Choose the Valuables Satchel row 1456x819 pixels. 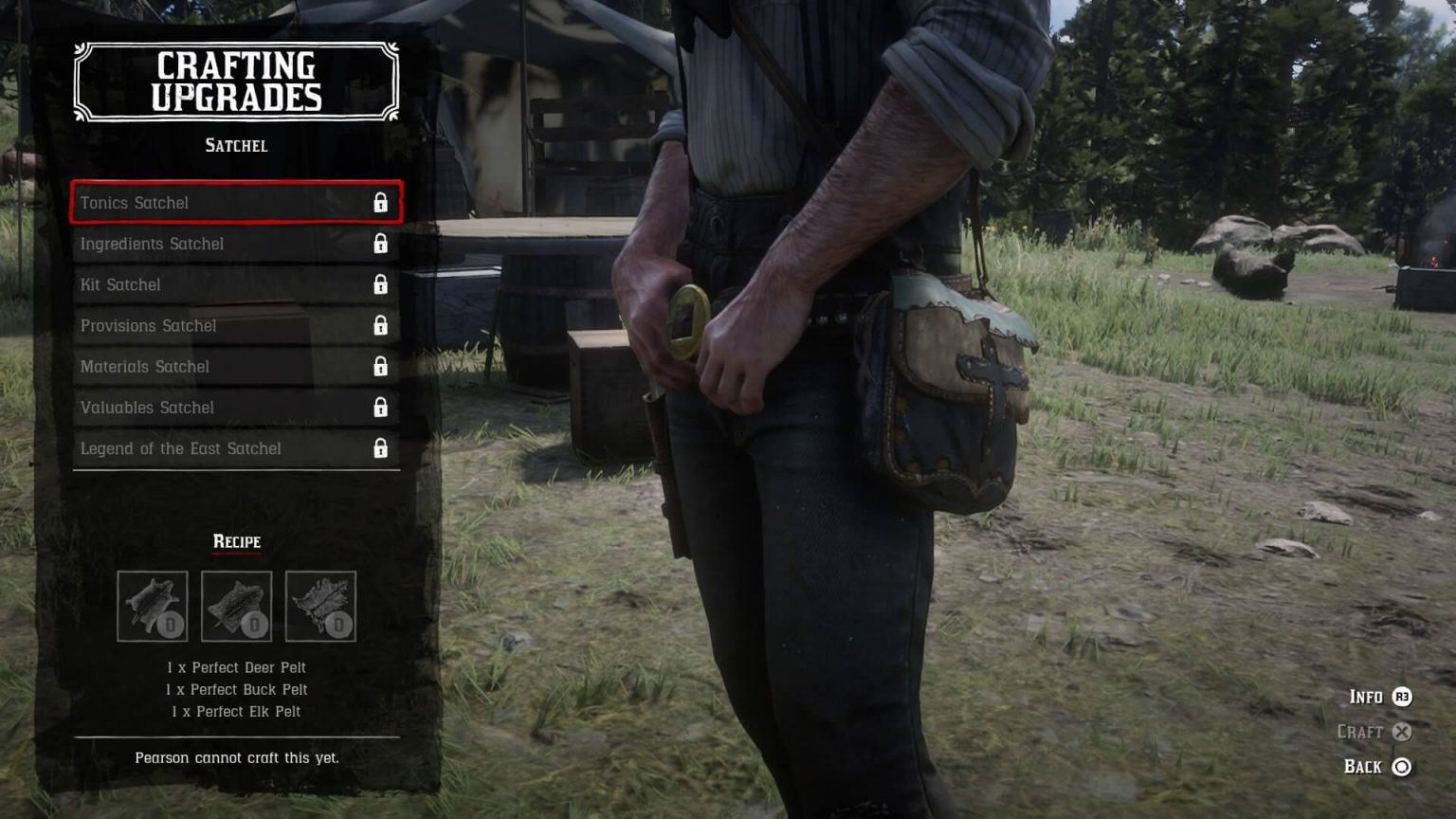235,408
